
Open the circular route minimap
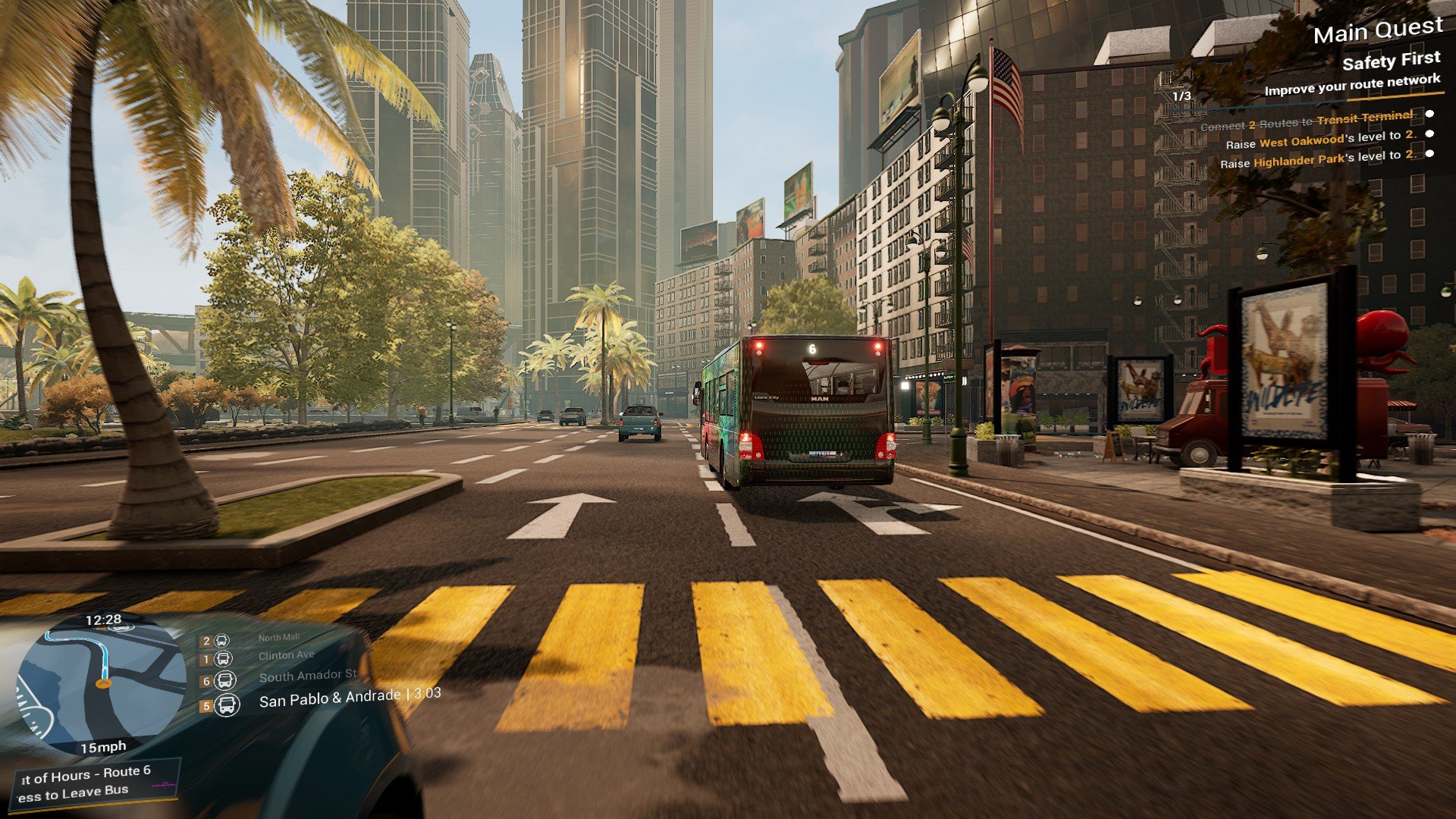pyautogui.click(x=101, y=682)
